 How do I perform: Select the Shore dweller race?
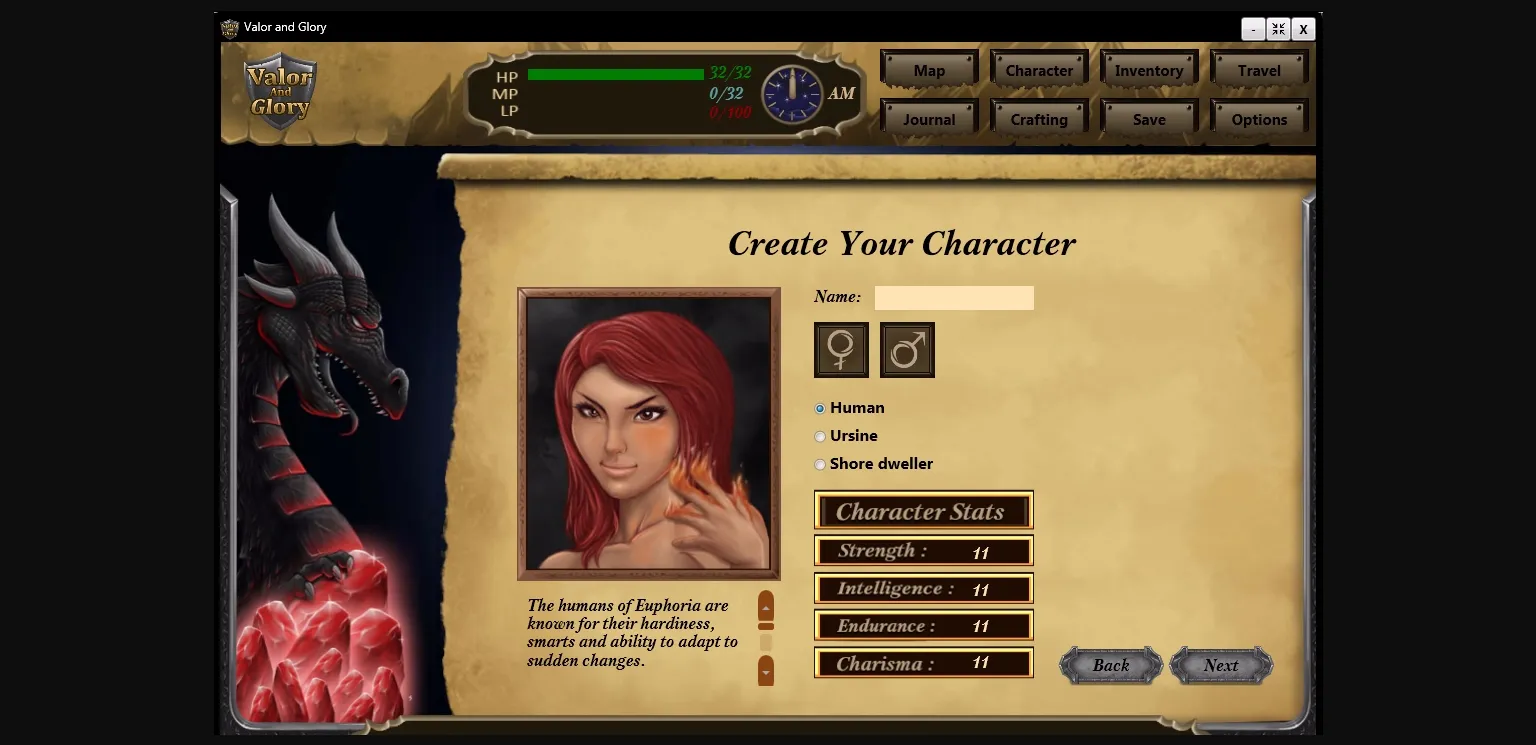820,464
